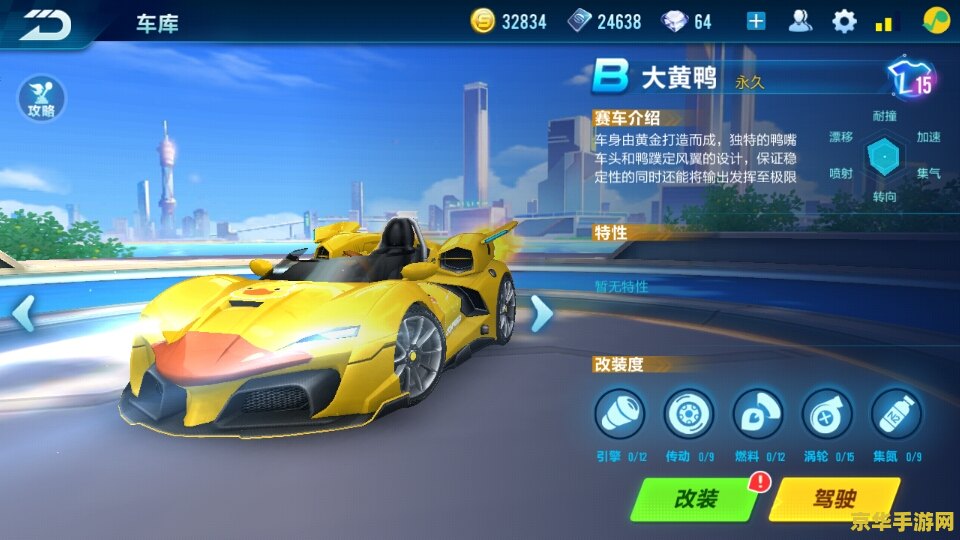The image size is (960, 540).
Task: Click the yellow 驾驶 drive button
Action: click(834, 498)
